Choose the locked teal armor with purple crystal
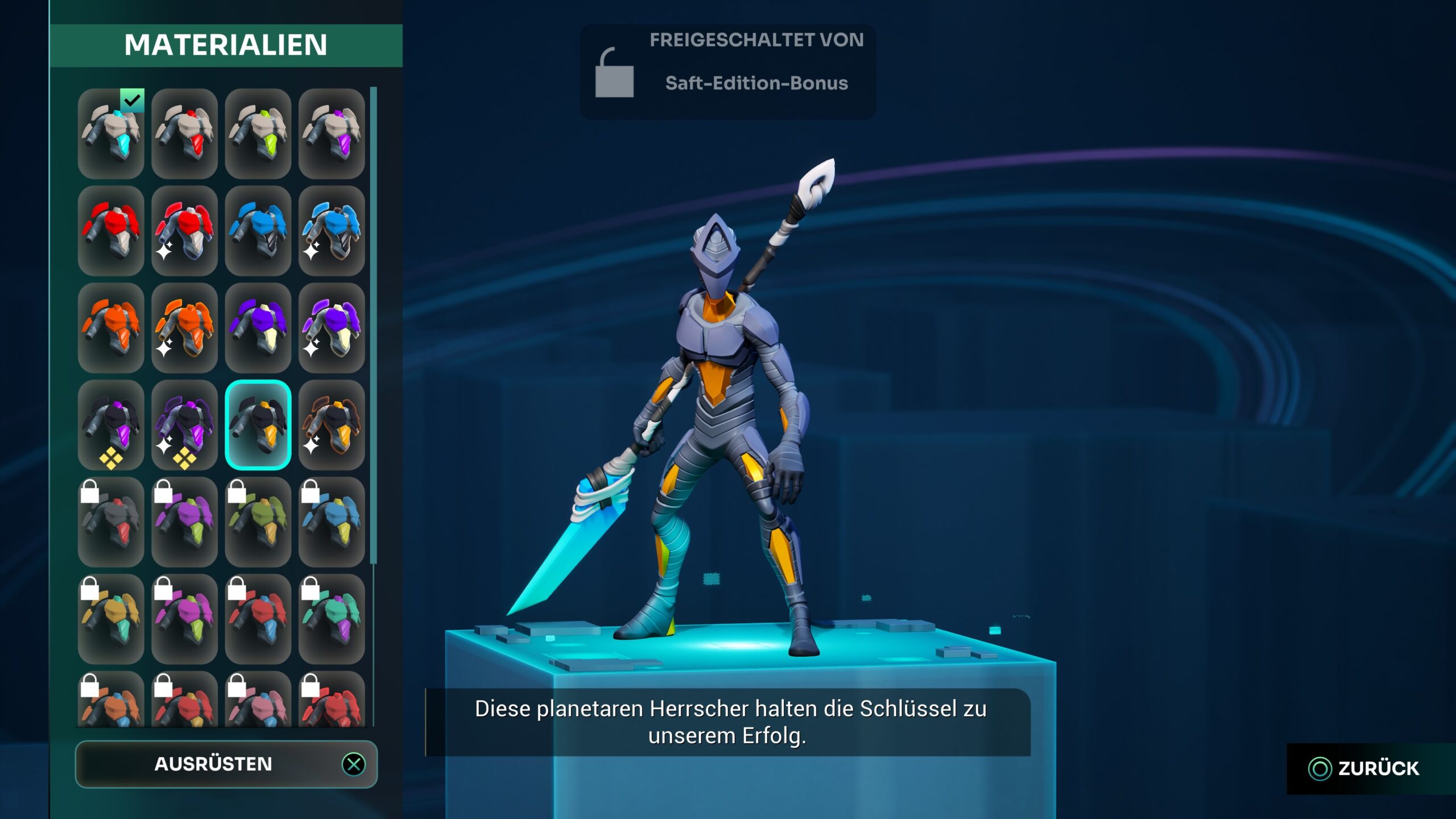Screen dimensions: 1456x819 (x=332, y=619)
